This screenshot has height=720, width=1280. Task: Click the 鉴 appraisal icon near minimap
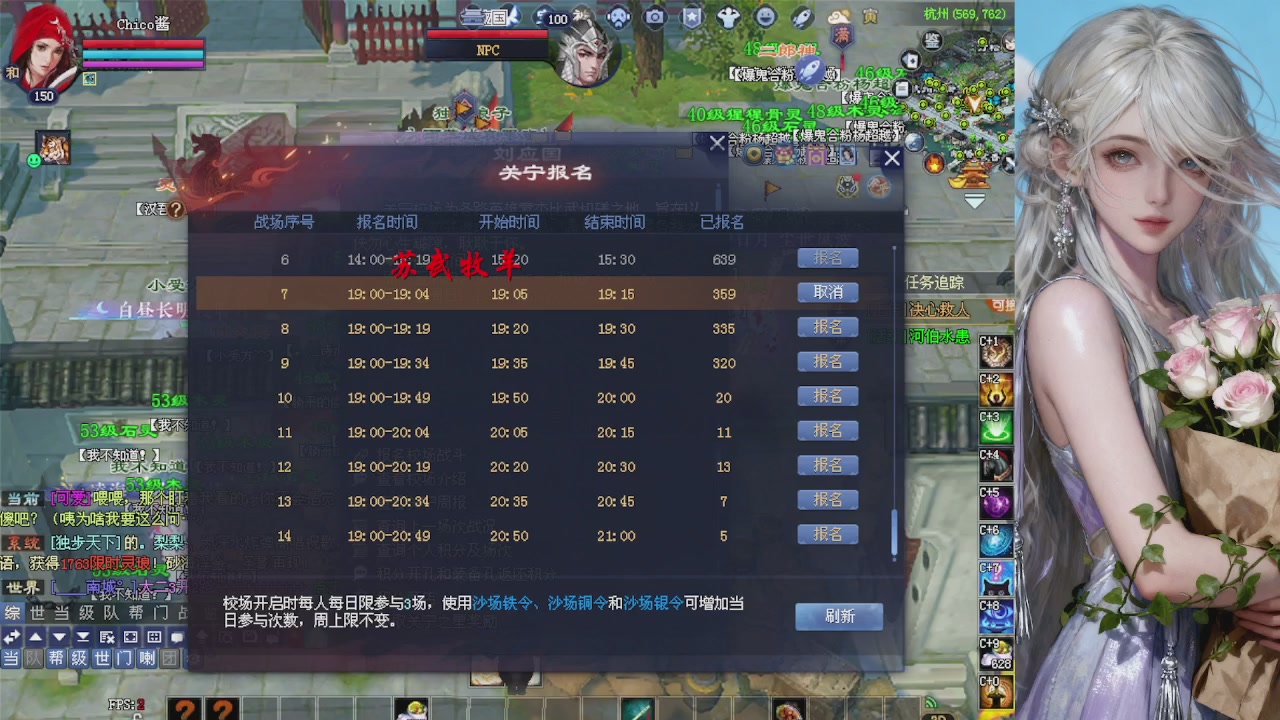[932, 41]
